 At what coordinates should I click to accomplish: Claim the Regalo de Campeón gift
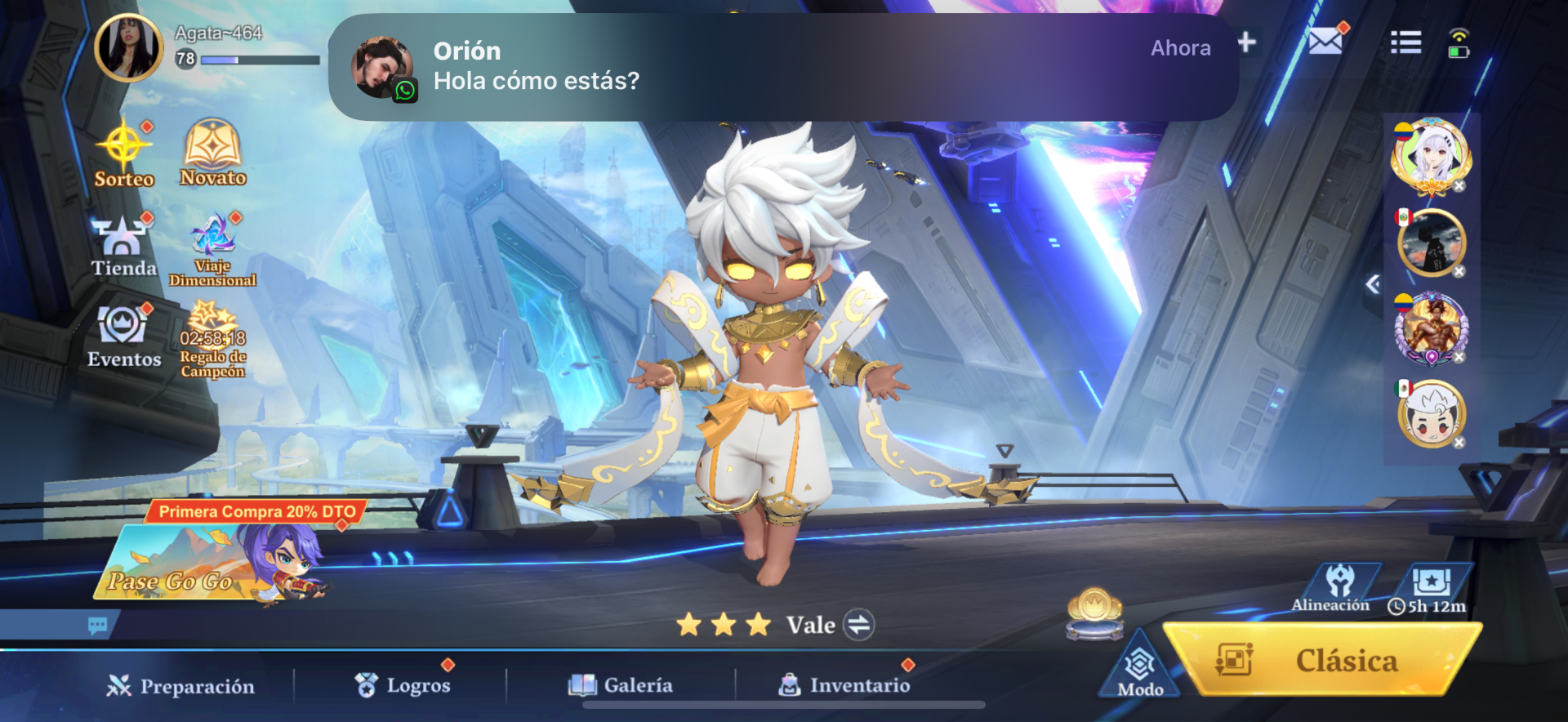tap(212, 341)
